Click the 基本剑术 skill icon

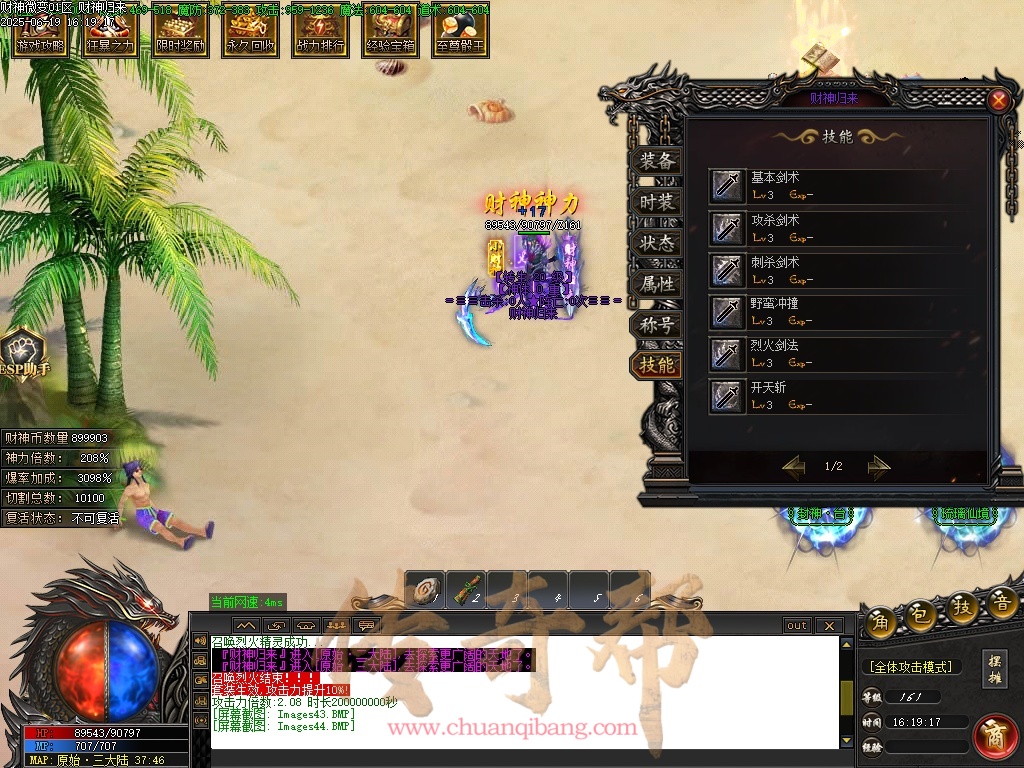point(726,186)
